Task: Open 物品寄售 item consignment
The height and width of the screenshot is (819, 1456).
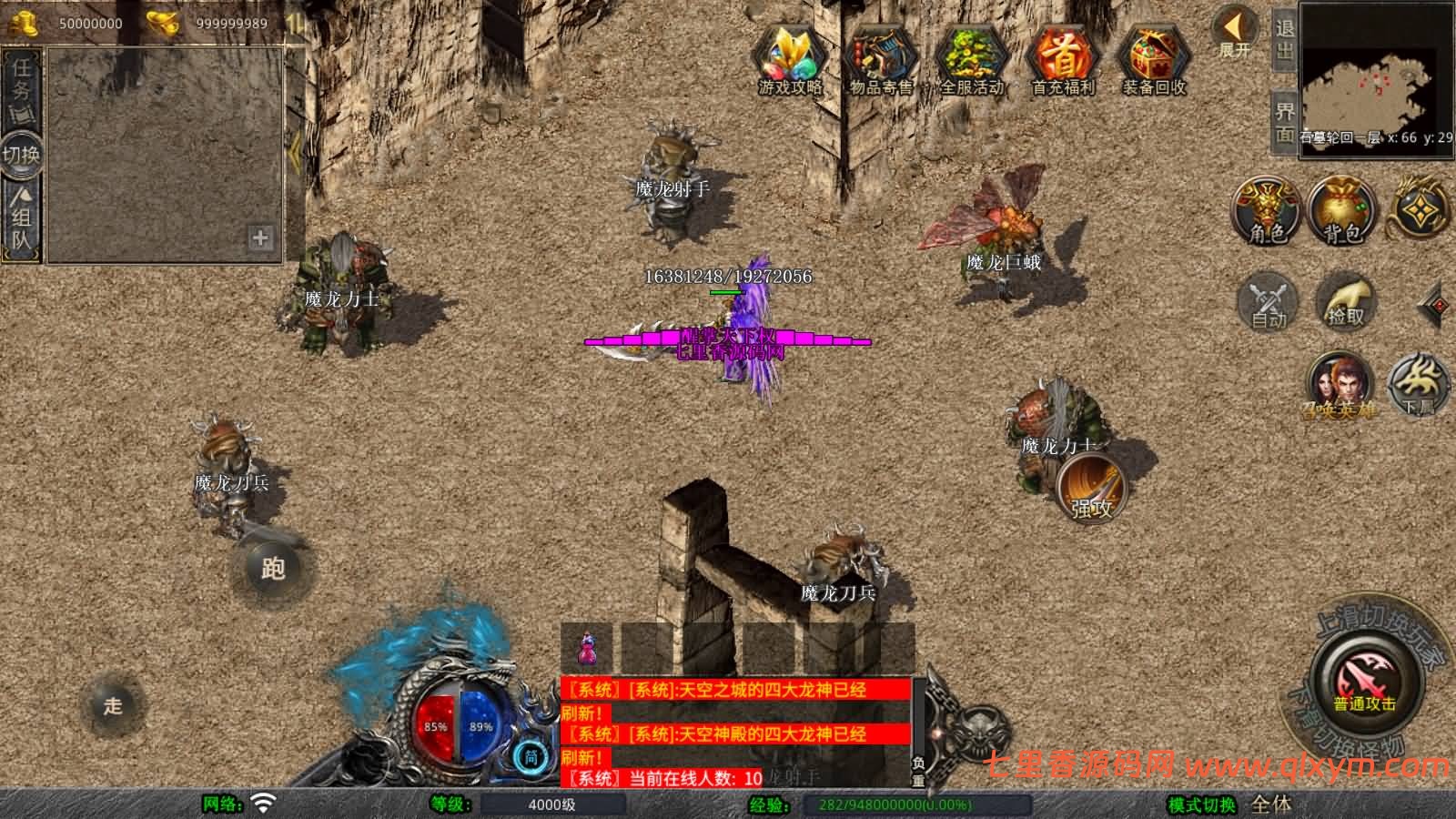Action: coord(880,59)
